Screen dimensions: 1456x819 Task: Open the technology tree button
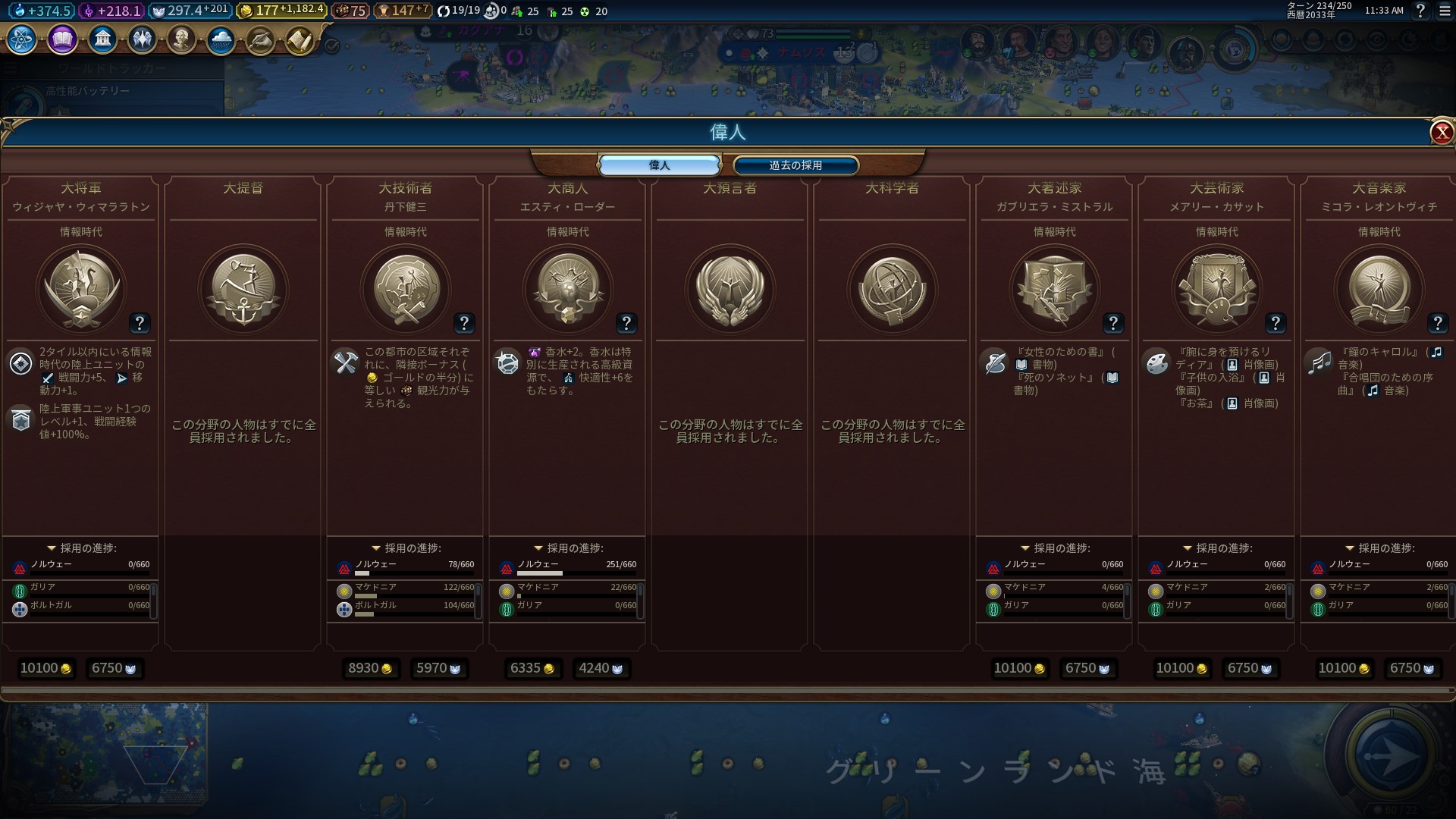click(x=22, y=39)
